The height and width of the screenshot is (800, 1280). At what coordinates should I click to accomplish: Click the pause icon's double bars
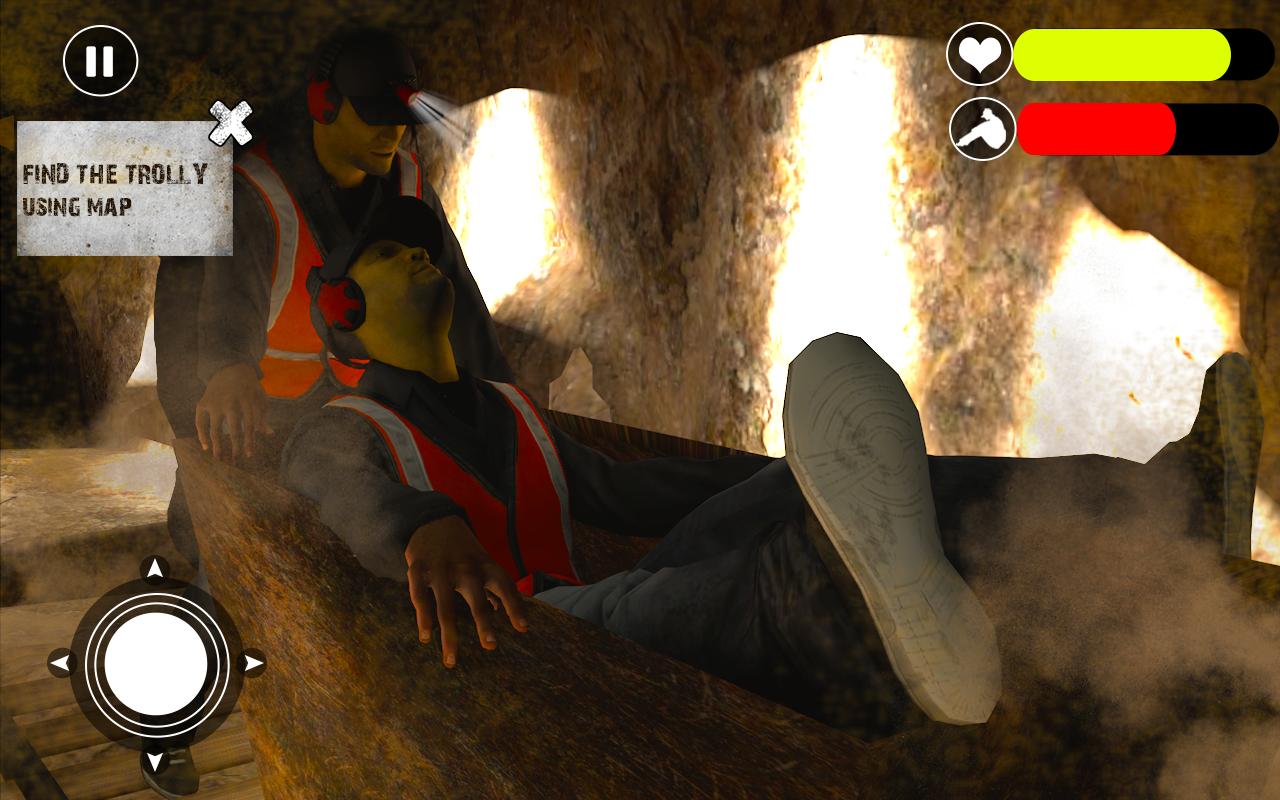pyautogui.click(x=99, y=59)
